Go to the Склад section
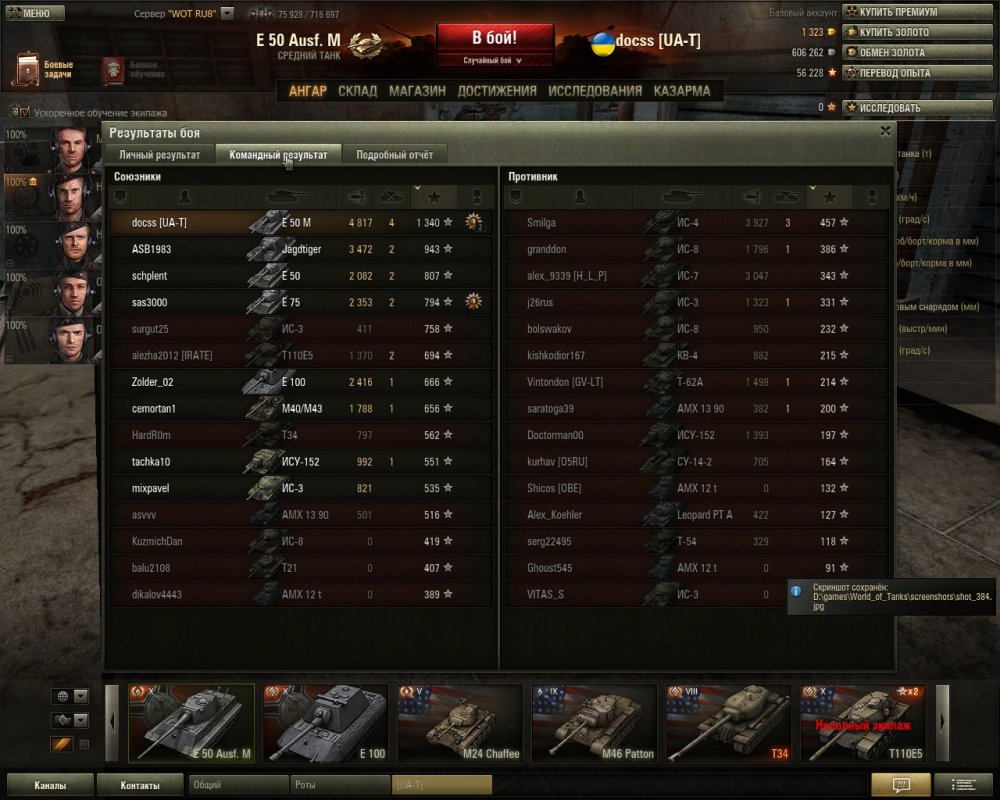Image resolution: width=1000 pixels, height=800 pixels. [357, 91]
